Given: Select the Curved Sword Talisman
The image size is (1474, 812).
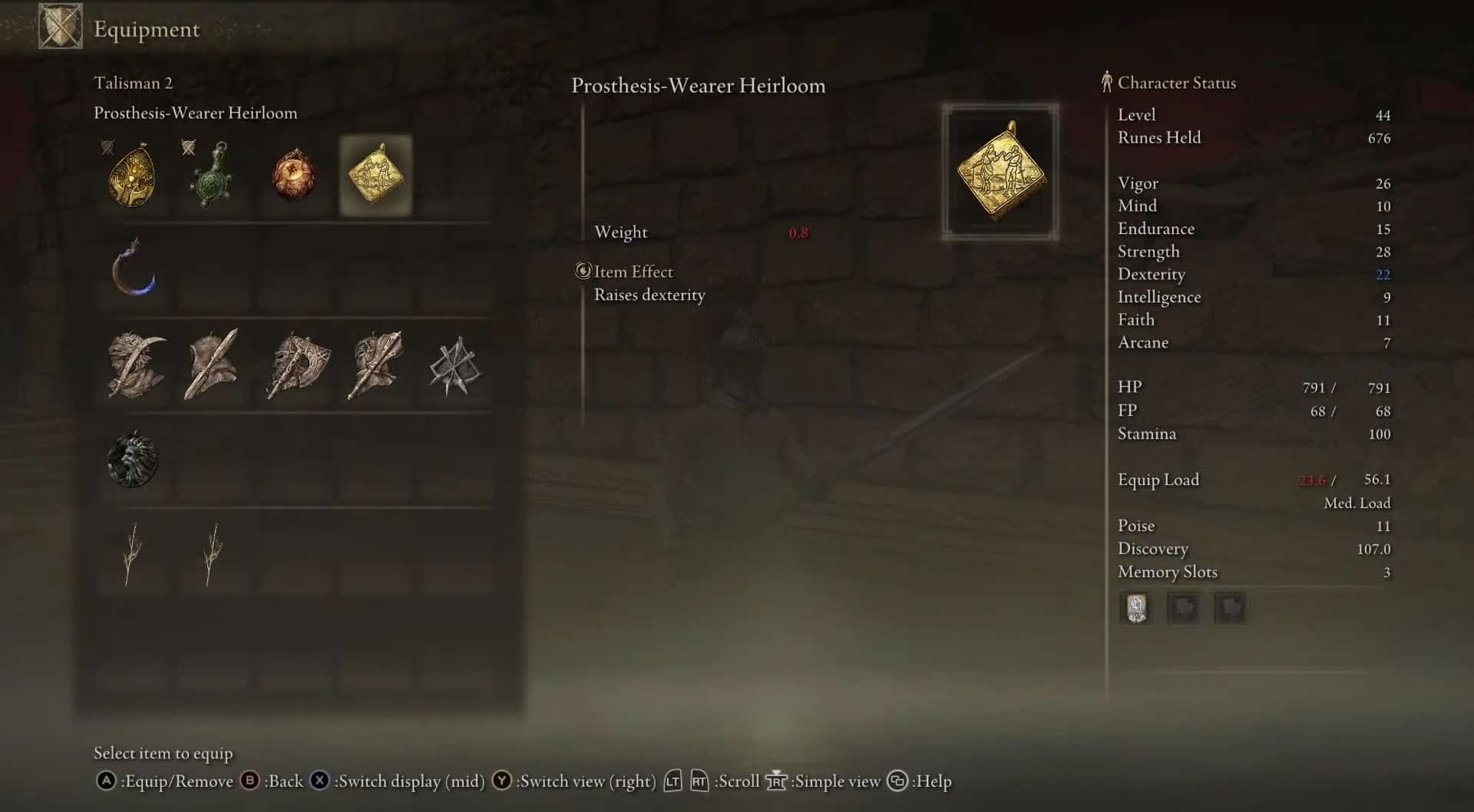Looking at the screenshot, I should [136, 365].
